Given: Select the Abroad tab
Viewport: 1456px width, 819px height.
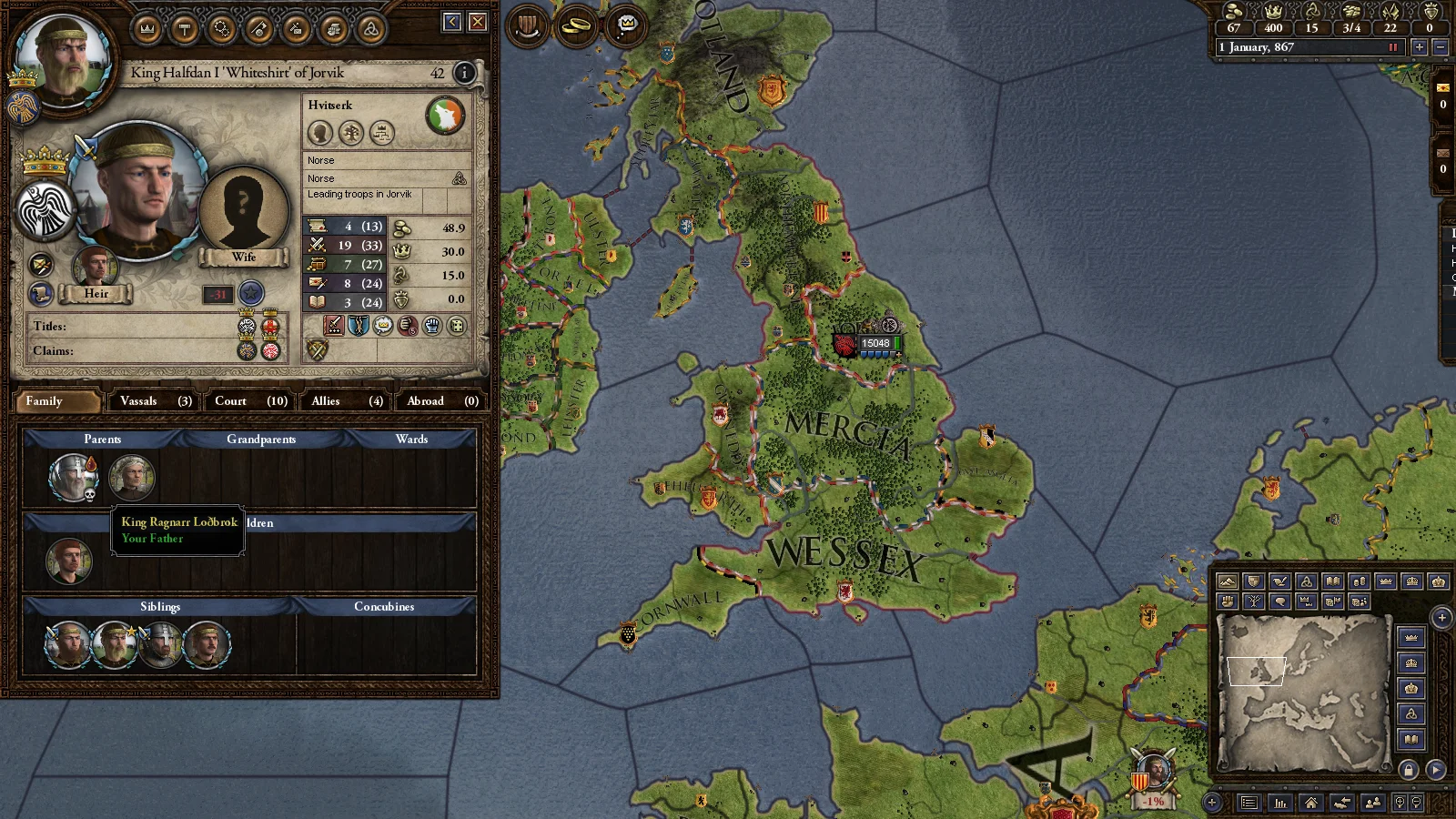Looking at the screenshot, I should pos(442,400).
